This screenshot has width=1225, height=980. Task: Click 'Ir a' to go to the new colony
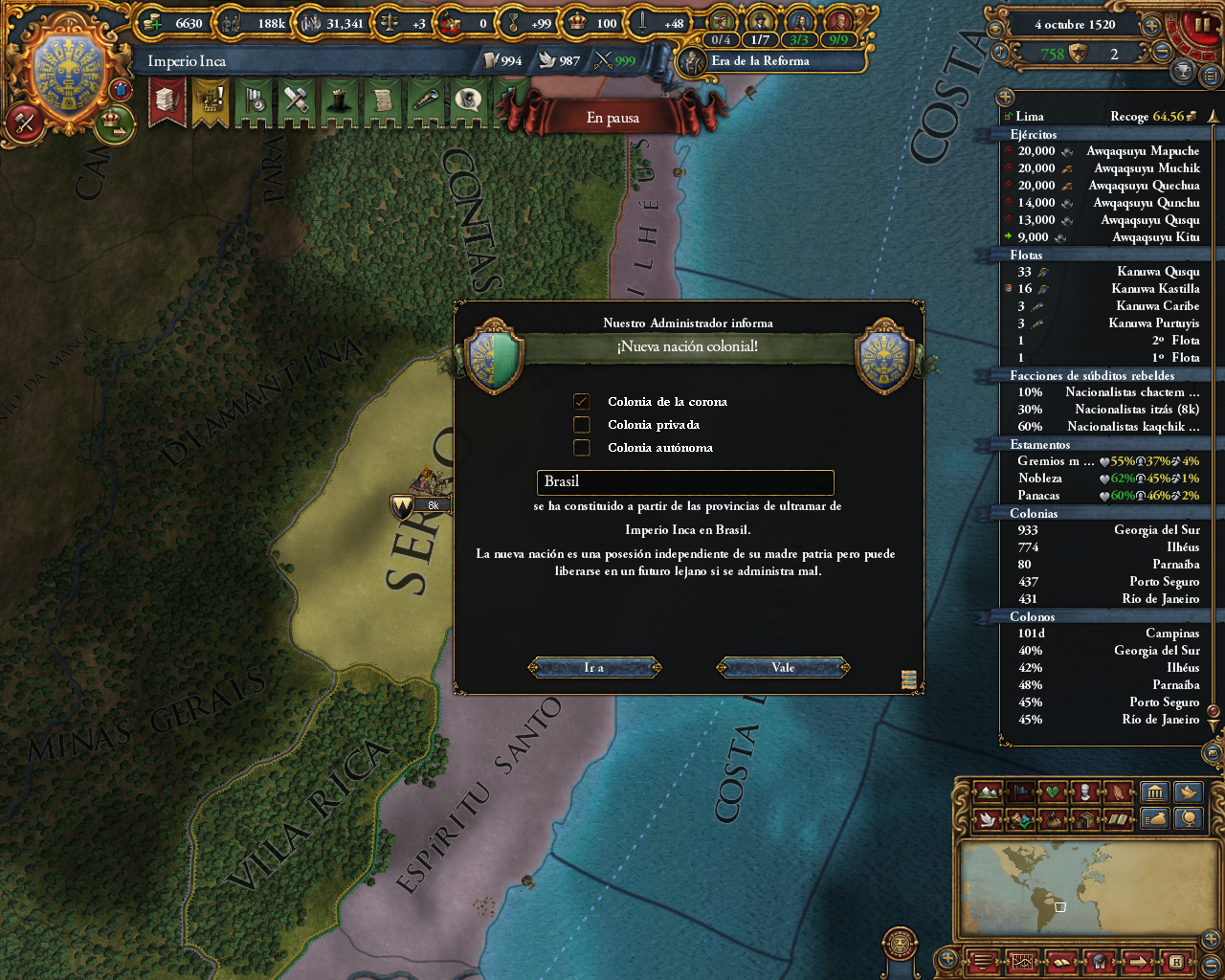coord(593,667)
